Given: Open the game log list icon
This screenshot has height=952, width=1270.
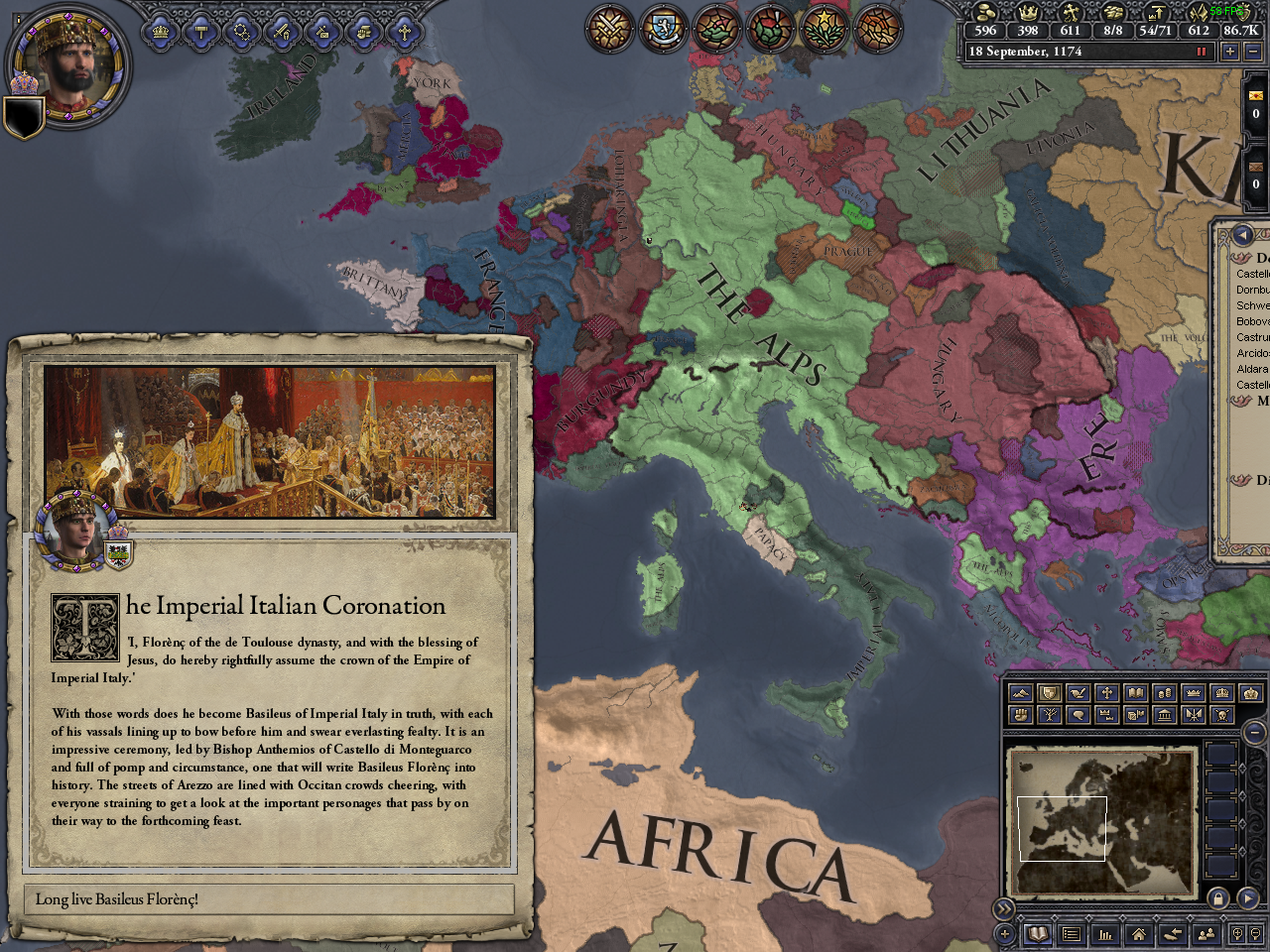Looking at the screenshot, I should click(x=1073, y=933).
